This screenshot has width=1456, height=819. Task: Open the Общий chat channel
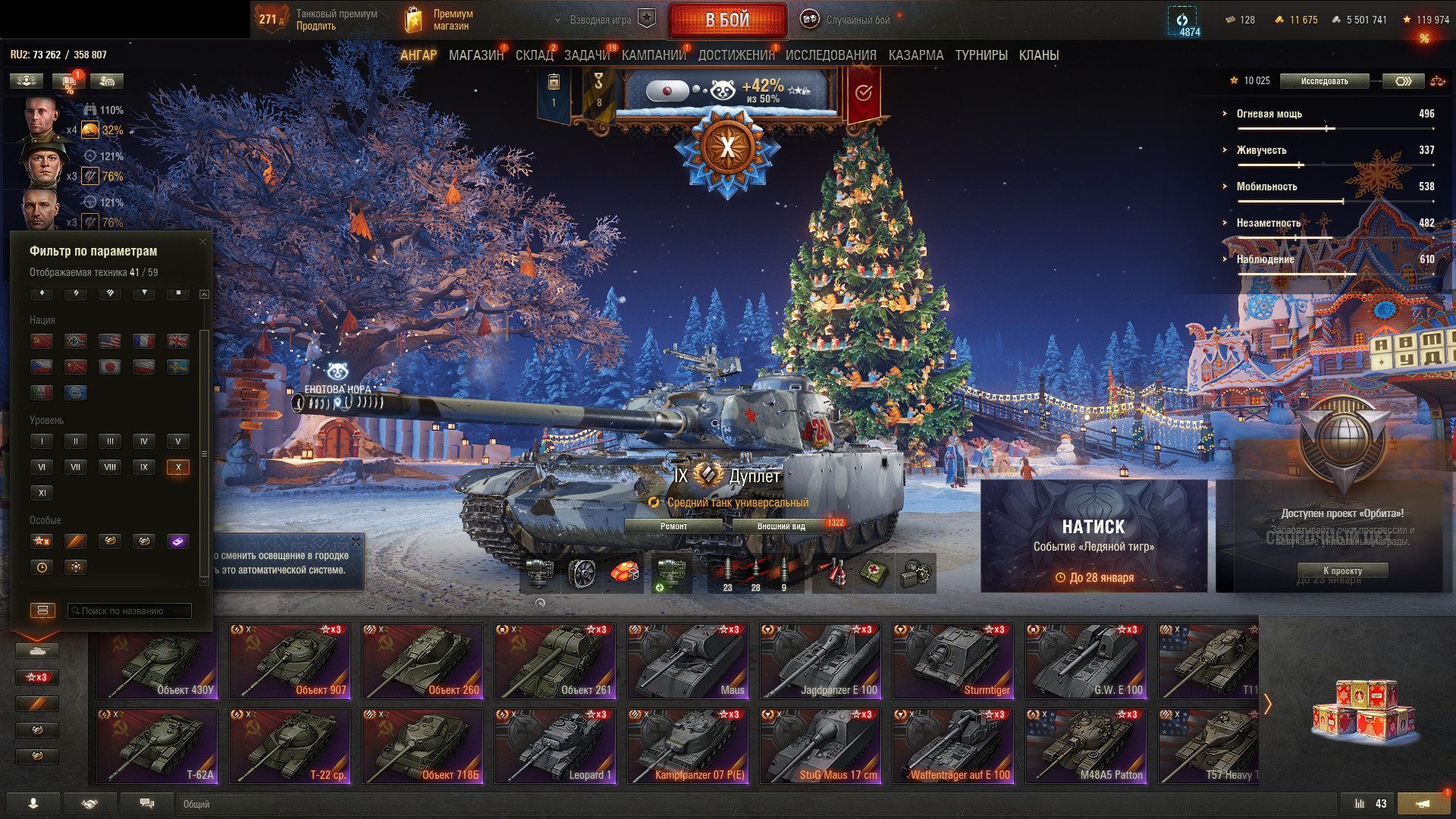[226, 804]
